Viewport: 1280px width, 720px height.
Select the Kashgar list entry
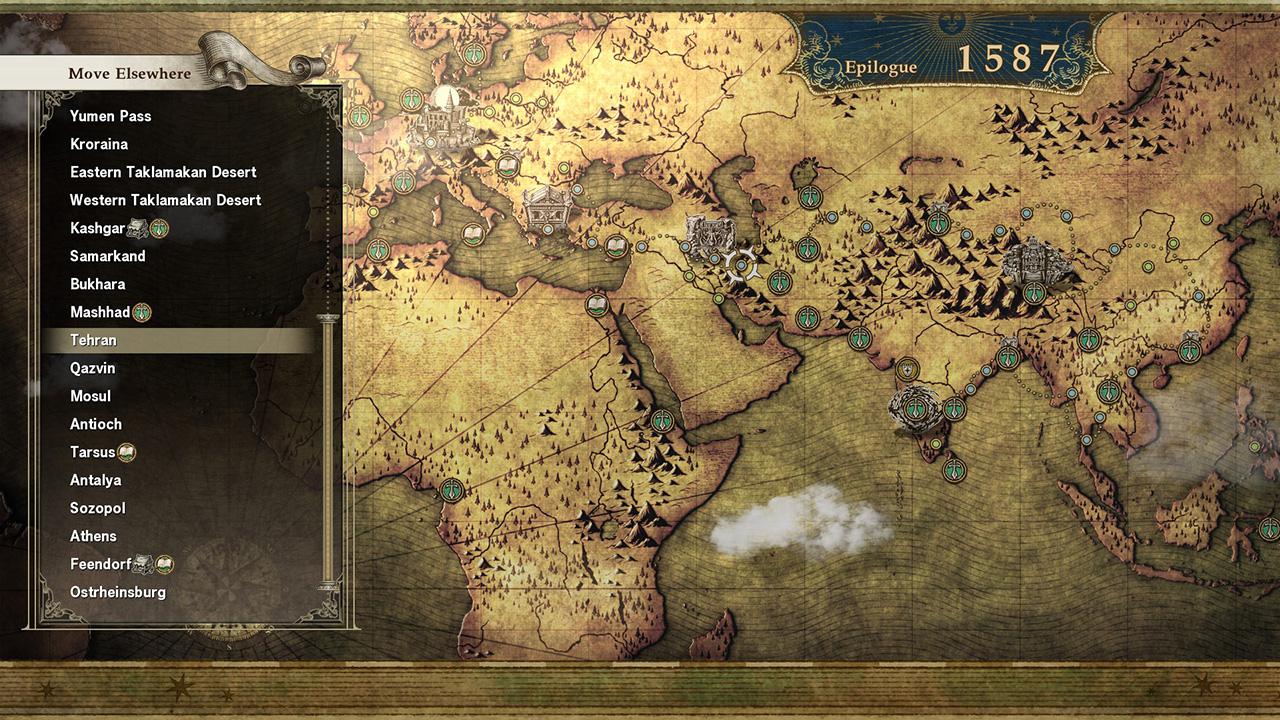[97, 228]
